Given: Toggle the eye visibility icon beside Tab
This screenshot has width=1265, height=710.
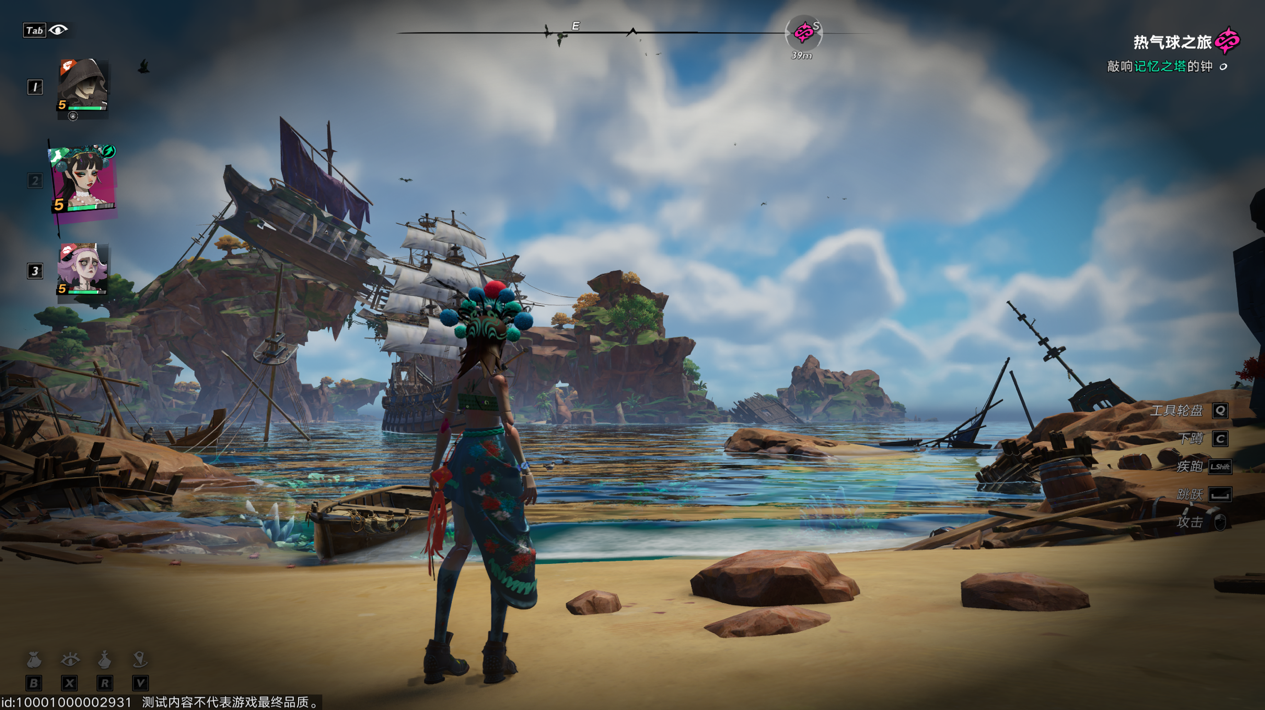Looking at the screenshot, I should [59, 30].
